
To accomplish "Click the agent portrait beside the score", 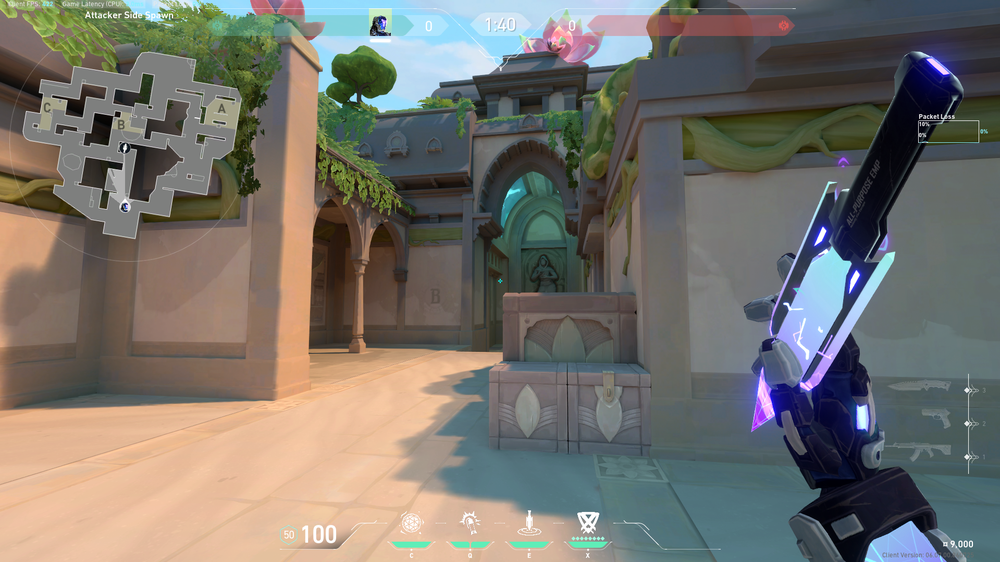I will [380, 25].
